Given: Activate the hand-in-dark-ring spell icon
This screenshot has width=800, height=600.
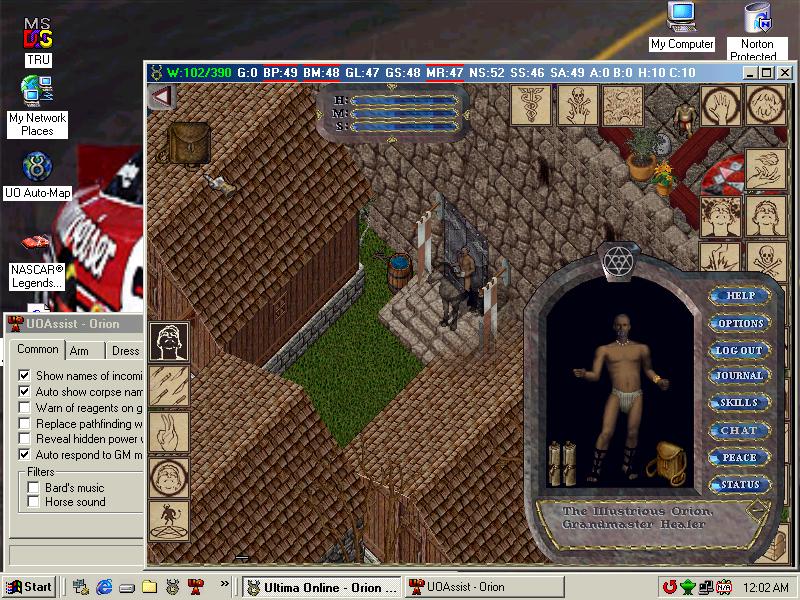Looking at the screenshot, I should coord(721,105).
